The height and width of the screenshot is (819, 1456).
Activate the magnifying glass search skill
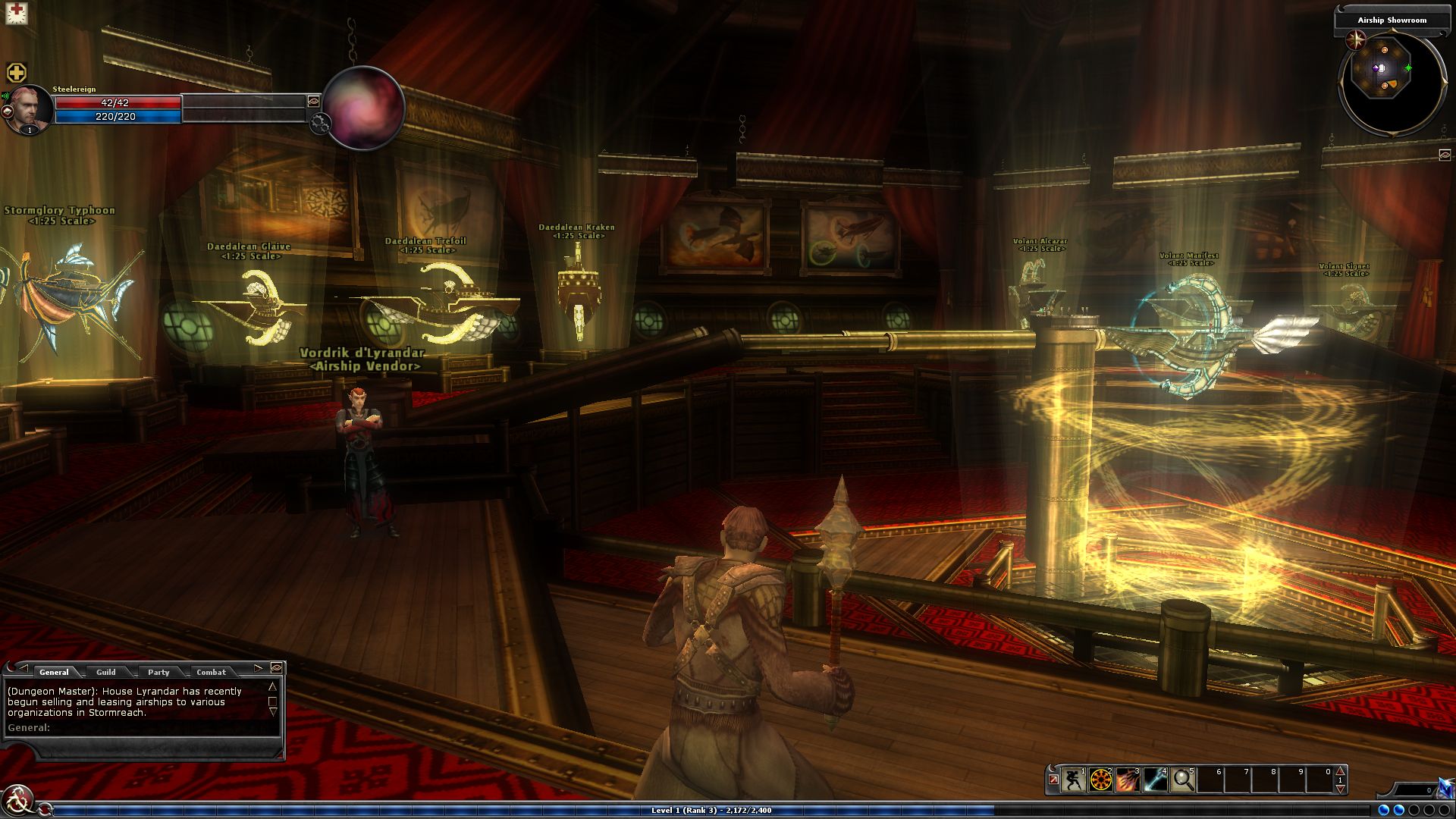click(1182, 780)
